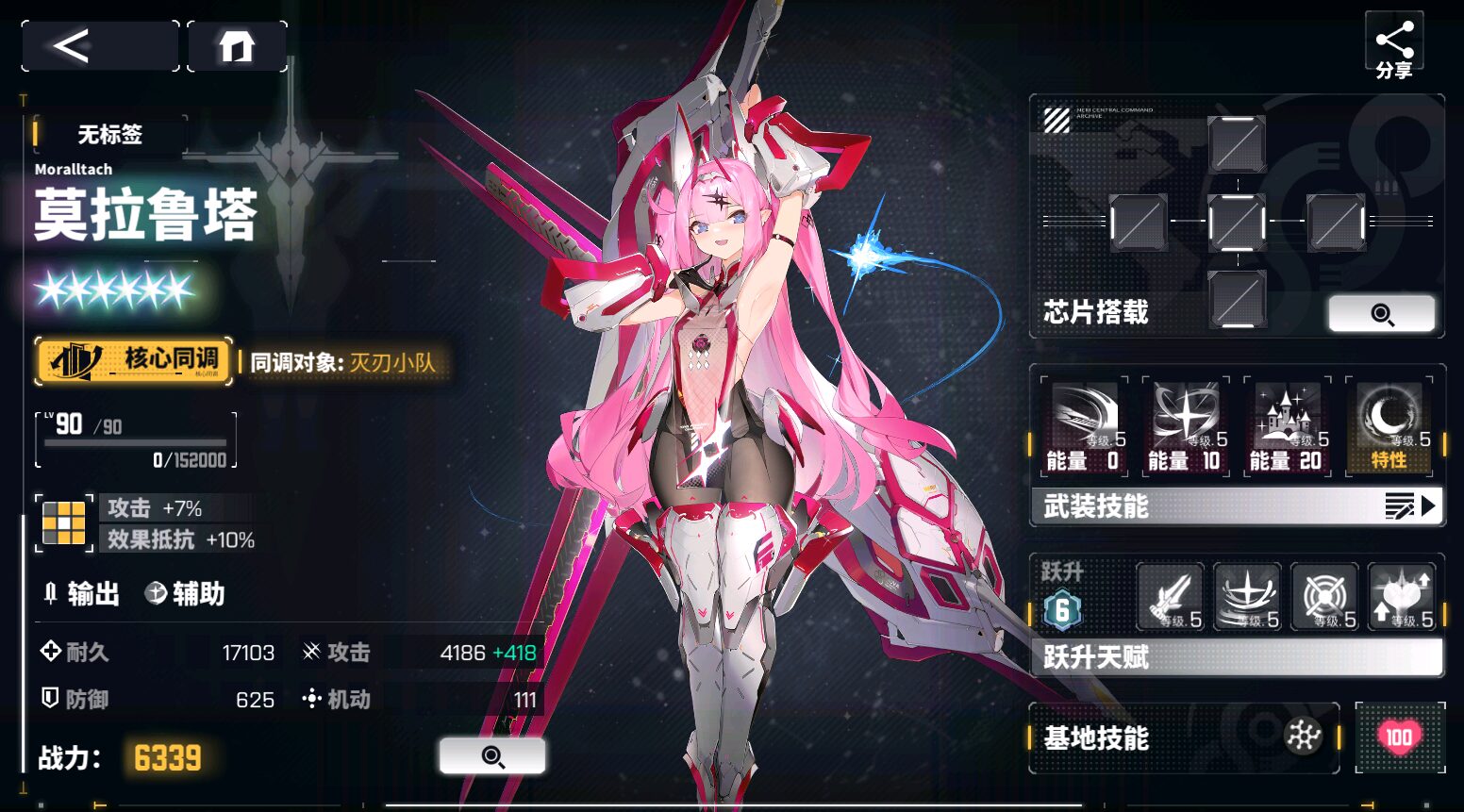
Task: Open chip details magnifier in 芯片搭载 panel
Action: click(x=1381, y=314)
